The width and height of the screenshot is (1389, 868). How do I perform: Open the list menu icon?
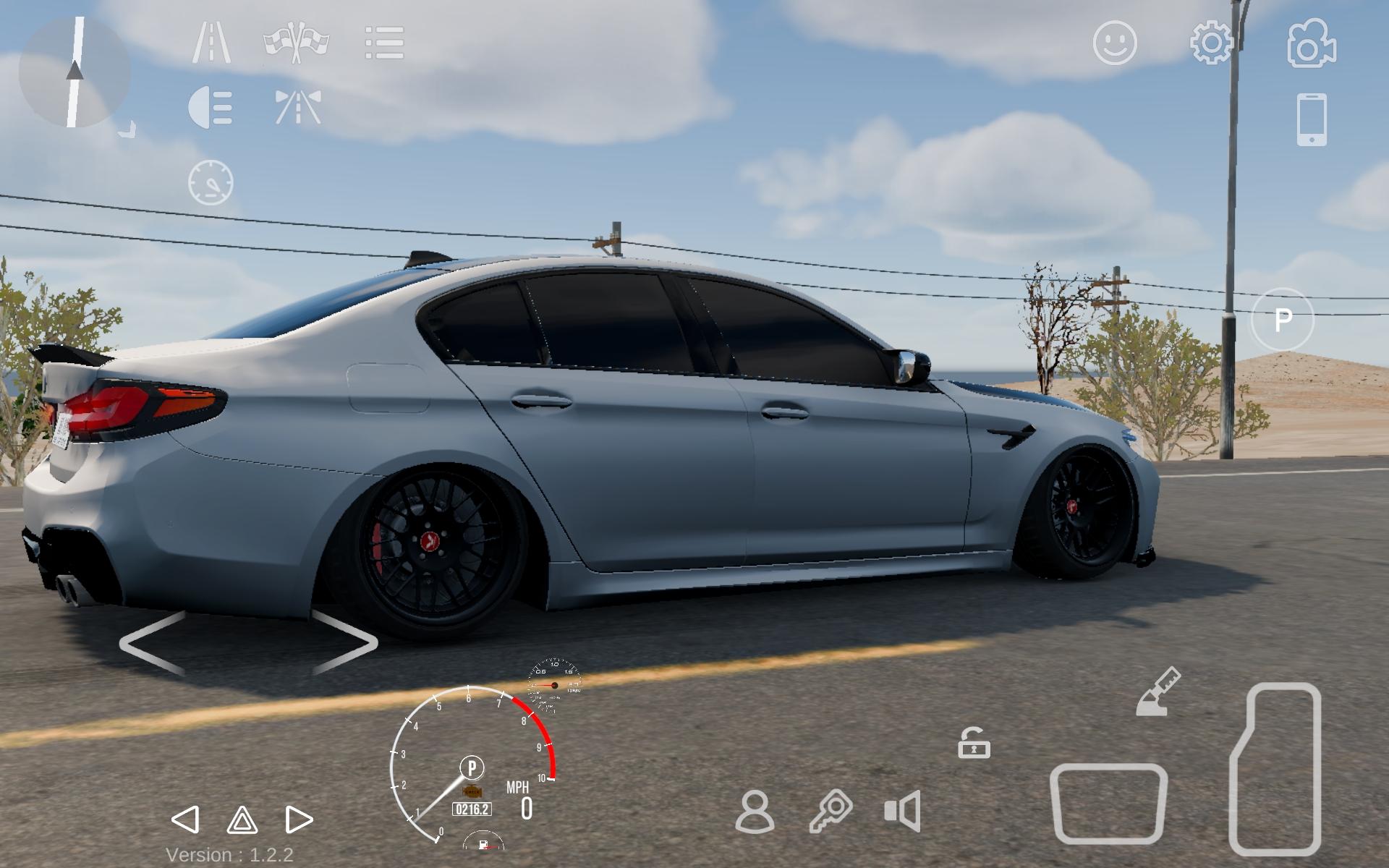(384, 43)
